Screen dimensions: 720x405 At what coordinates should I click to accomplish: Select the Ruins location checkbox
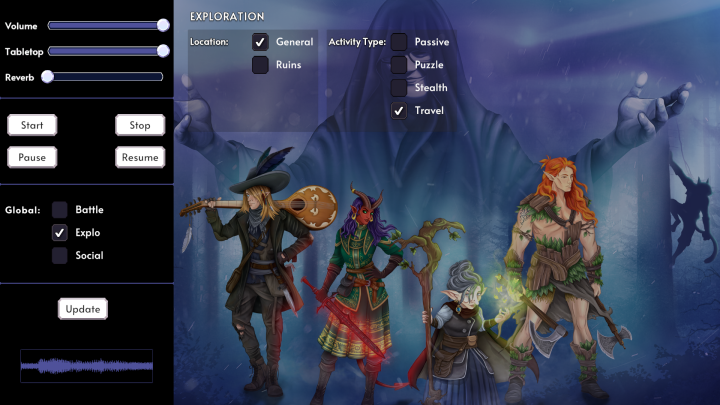pyautogui.click(x=260, y=65)
